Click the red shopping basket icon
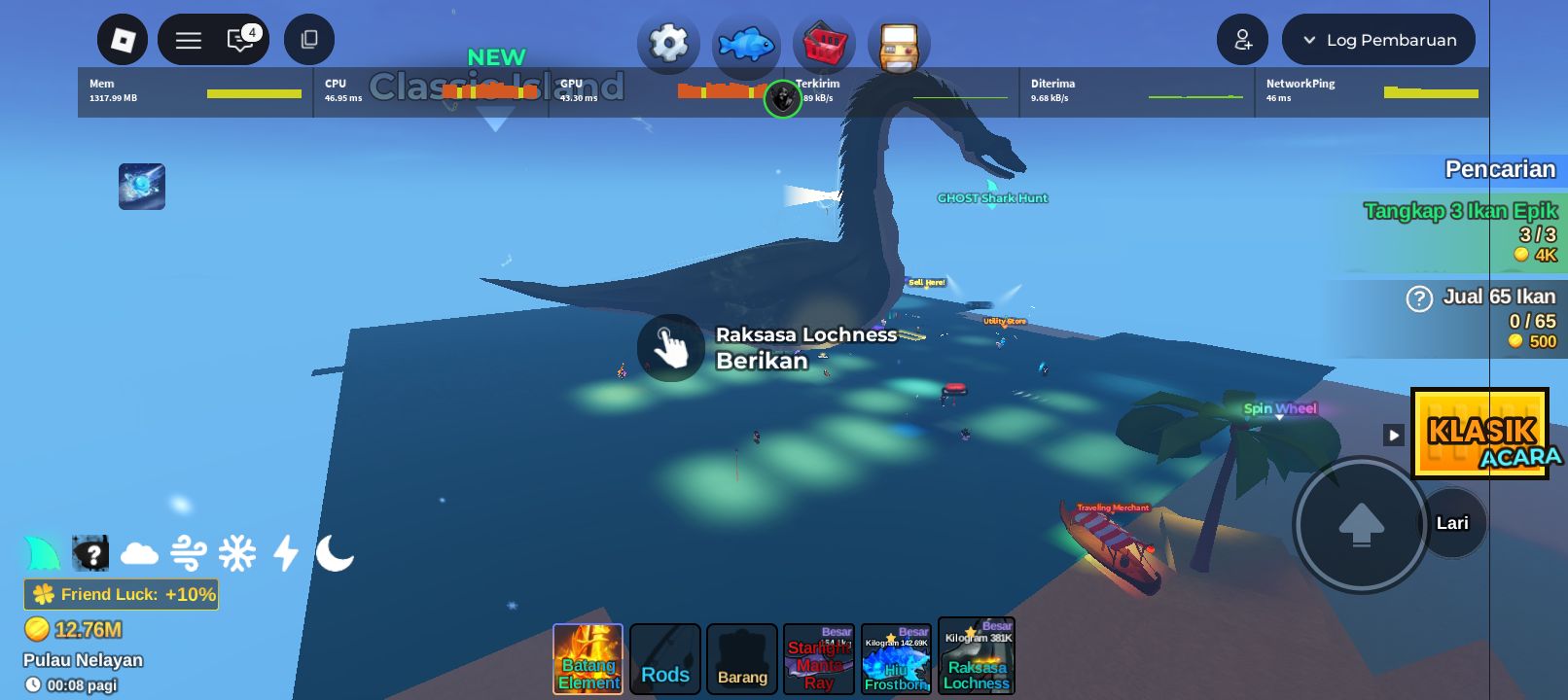 (x=823, y=43)
